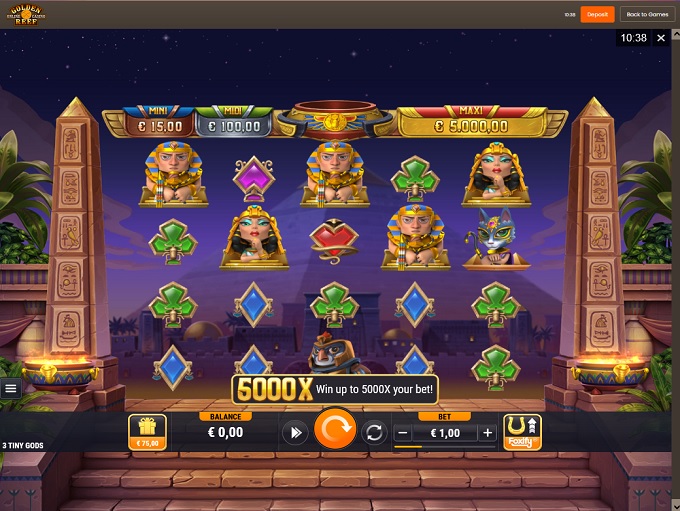Decrease the bet with the minus button
The height and width of the screenshot is (511, 680).
click(x=402, y=433)
